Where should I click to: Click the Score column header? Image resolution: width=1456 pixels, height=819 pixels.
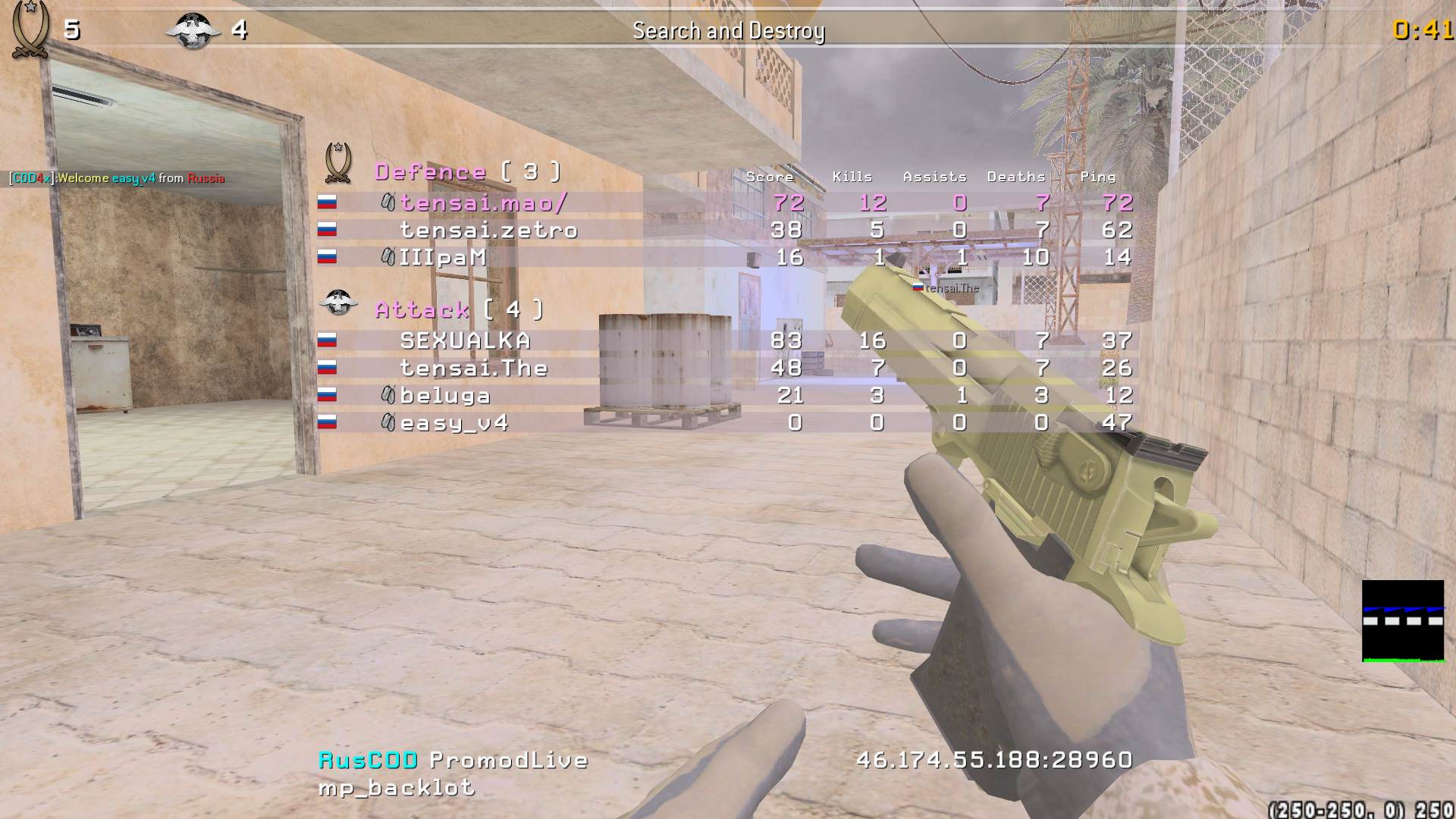click(770, 177)
